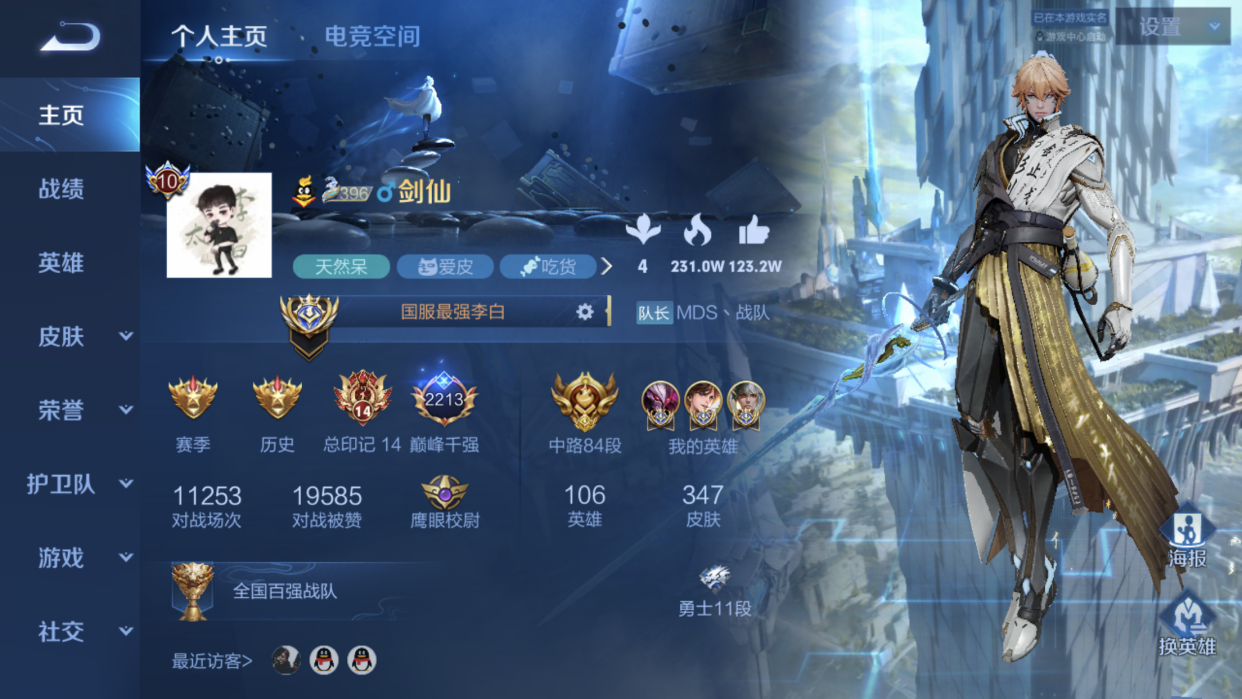Open title settings gear beside 国服最强李白
The image size is (1242, 699).
pos(585,312)
